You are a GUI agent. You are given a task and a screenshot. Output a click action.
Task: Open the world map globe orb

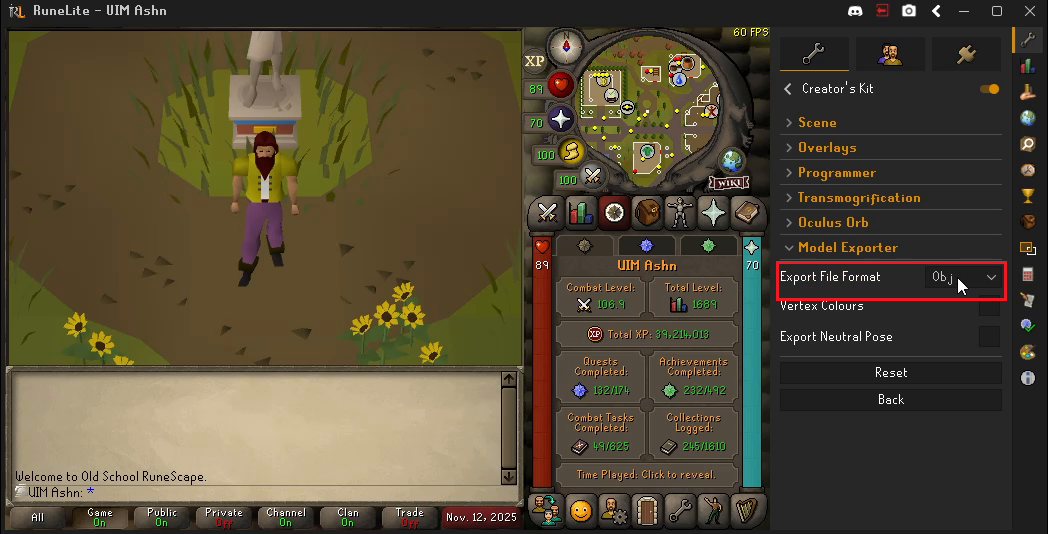coord(732,160)
